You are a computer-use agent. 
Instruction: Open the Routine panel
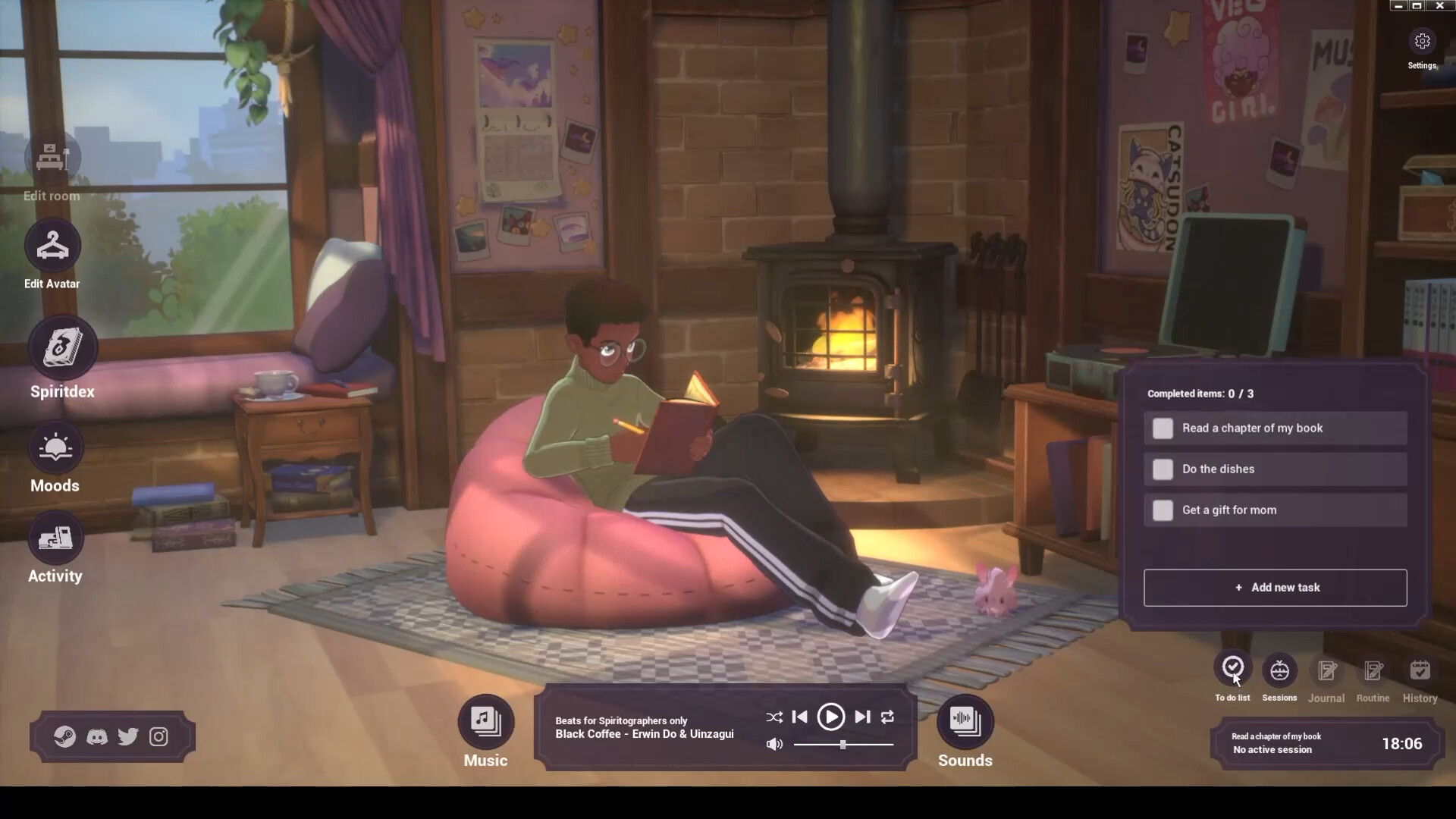tap(1373, 671)
